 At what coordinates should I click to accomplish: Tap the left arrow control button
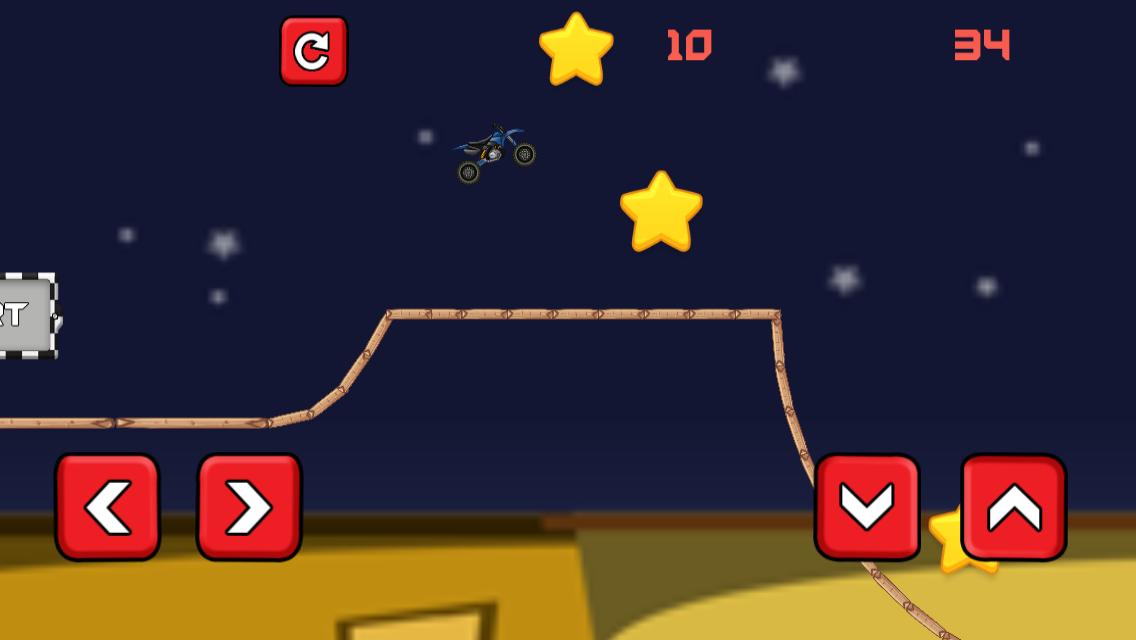pos(108,507)
